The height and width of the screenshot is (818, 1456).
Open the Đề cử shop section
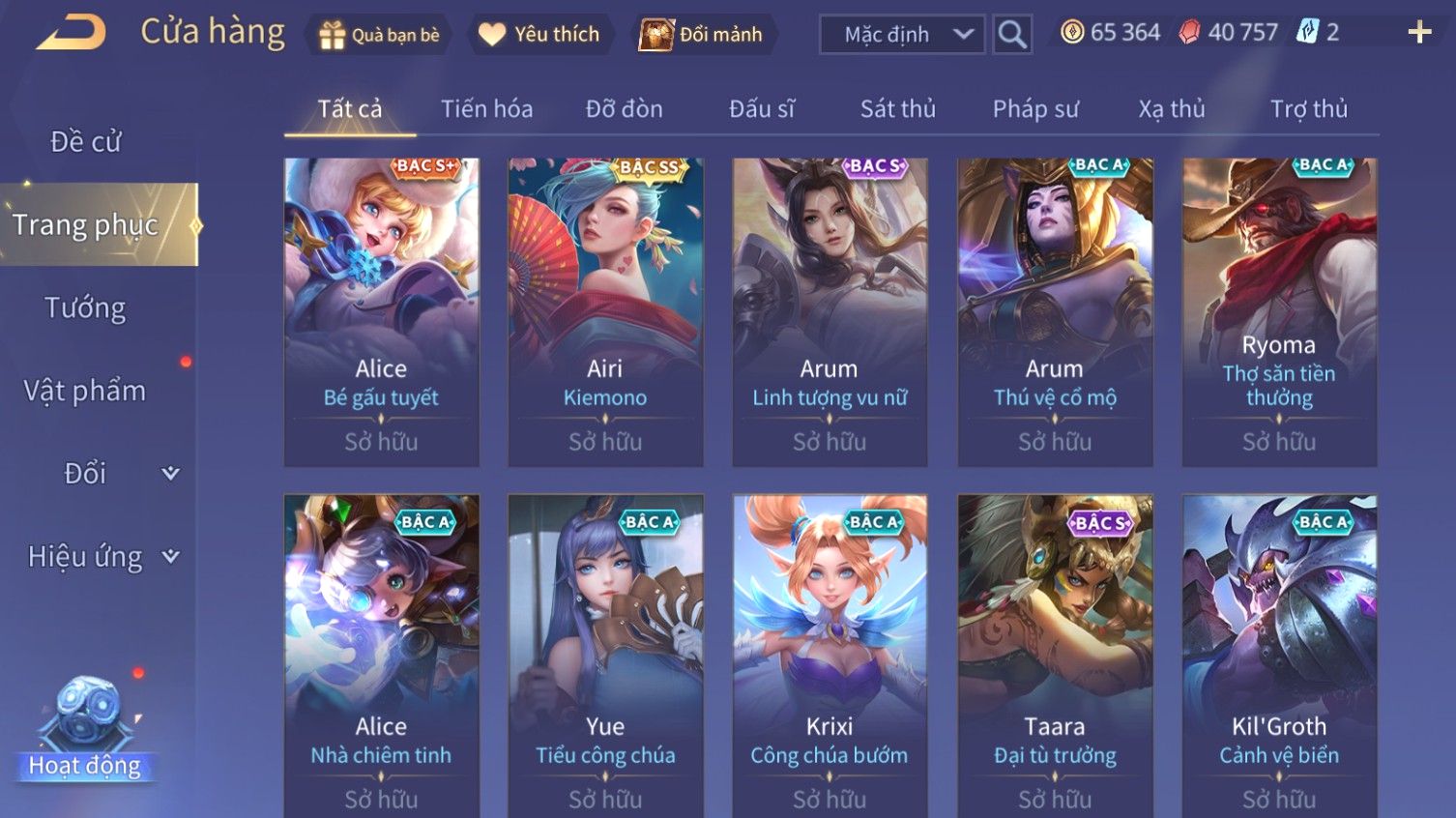coord(85,142)
